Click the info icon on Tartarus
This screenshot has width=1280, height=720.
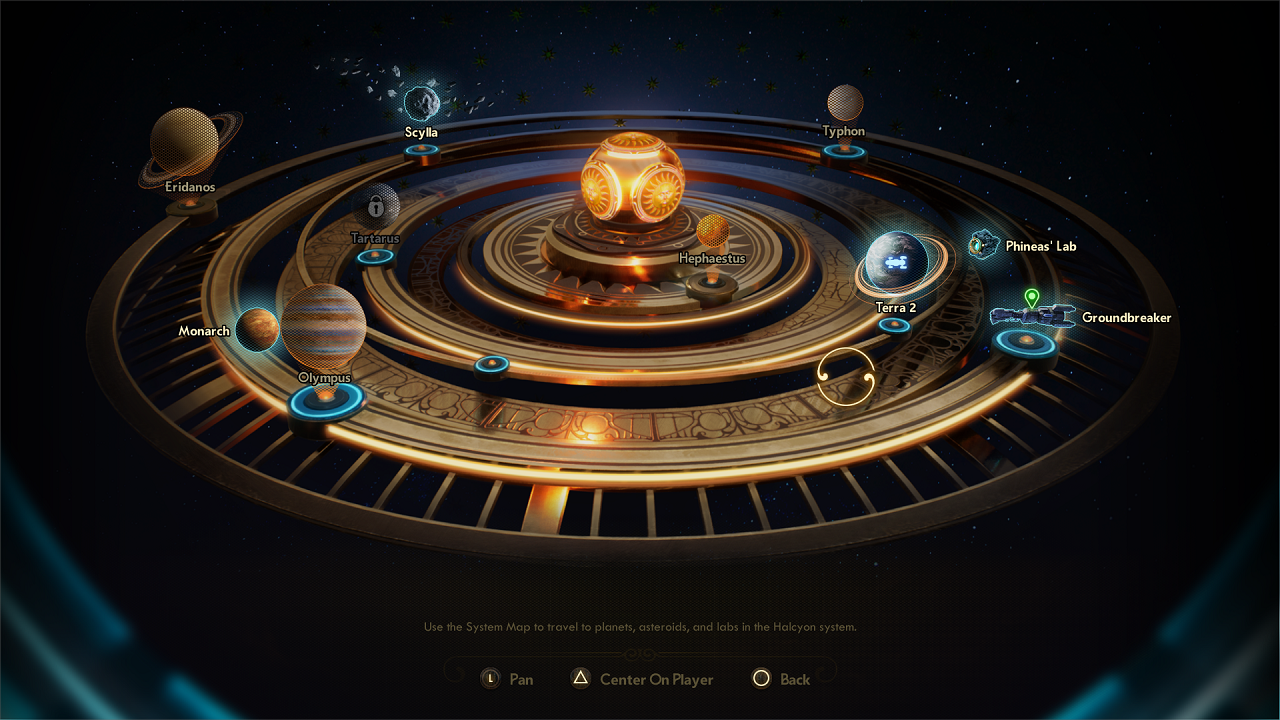[x=375, y=206]
